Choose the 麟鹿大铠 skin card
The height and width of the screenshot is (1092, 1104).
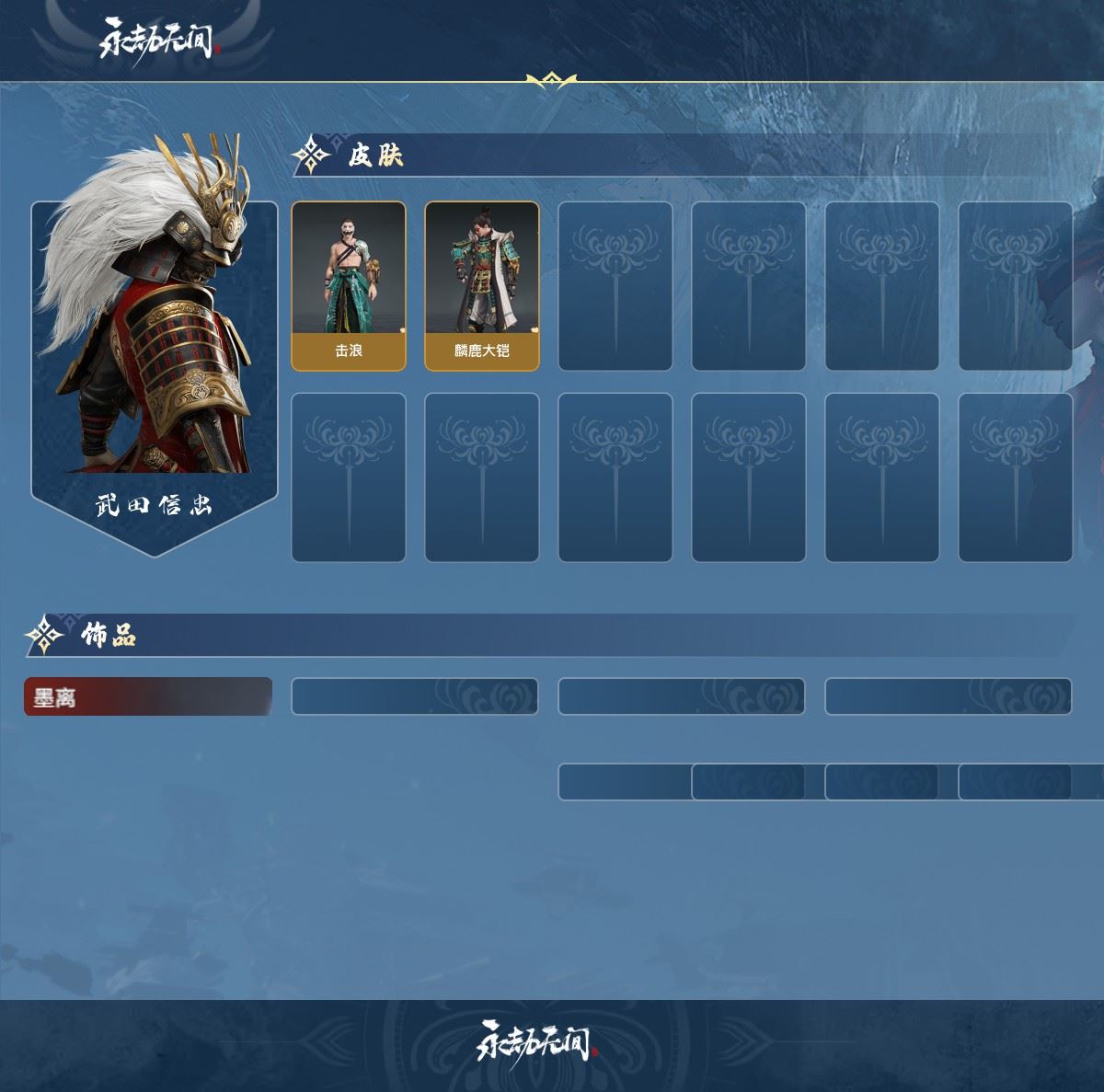482,286
